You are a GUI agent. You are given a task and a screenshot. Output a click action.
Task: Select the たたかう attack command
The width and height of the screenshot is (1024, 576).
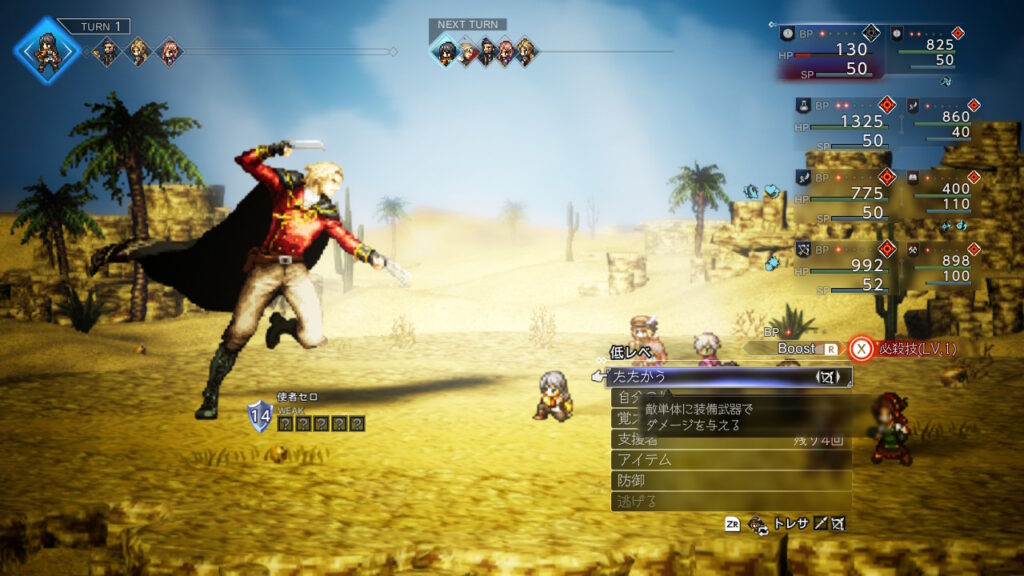700,377
